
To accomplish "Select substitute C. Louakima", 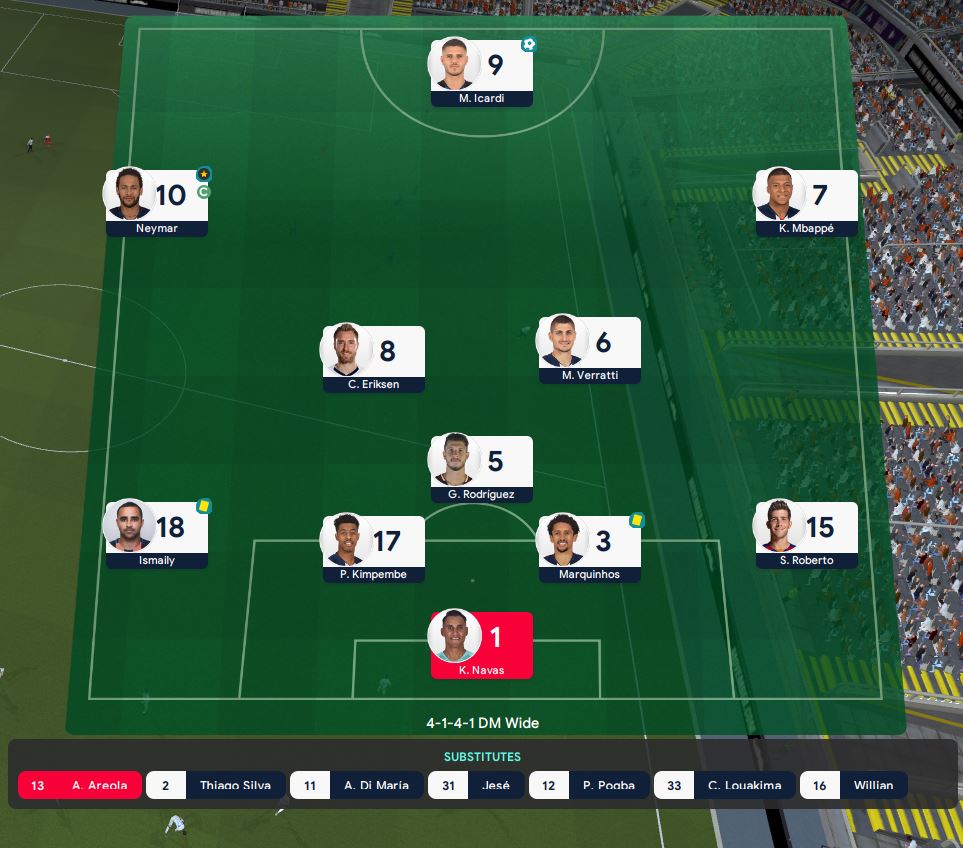I will [x=725, y=785].
